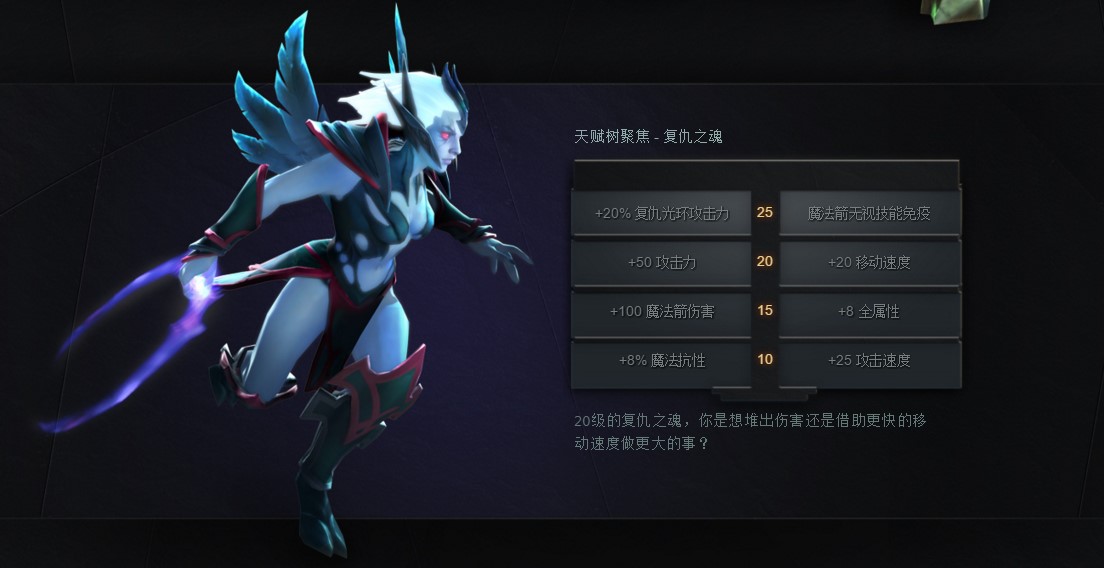This screenshot has height=568, width=1104.
Task: Pick the +50 攻击力 talent
Action: pyautogui.click(x=661, y=262)
